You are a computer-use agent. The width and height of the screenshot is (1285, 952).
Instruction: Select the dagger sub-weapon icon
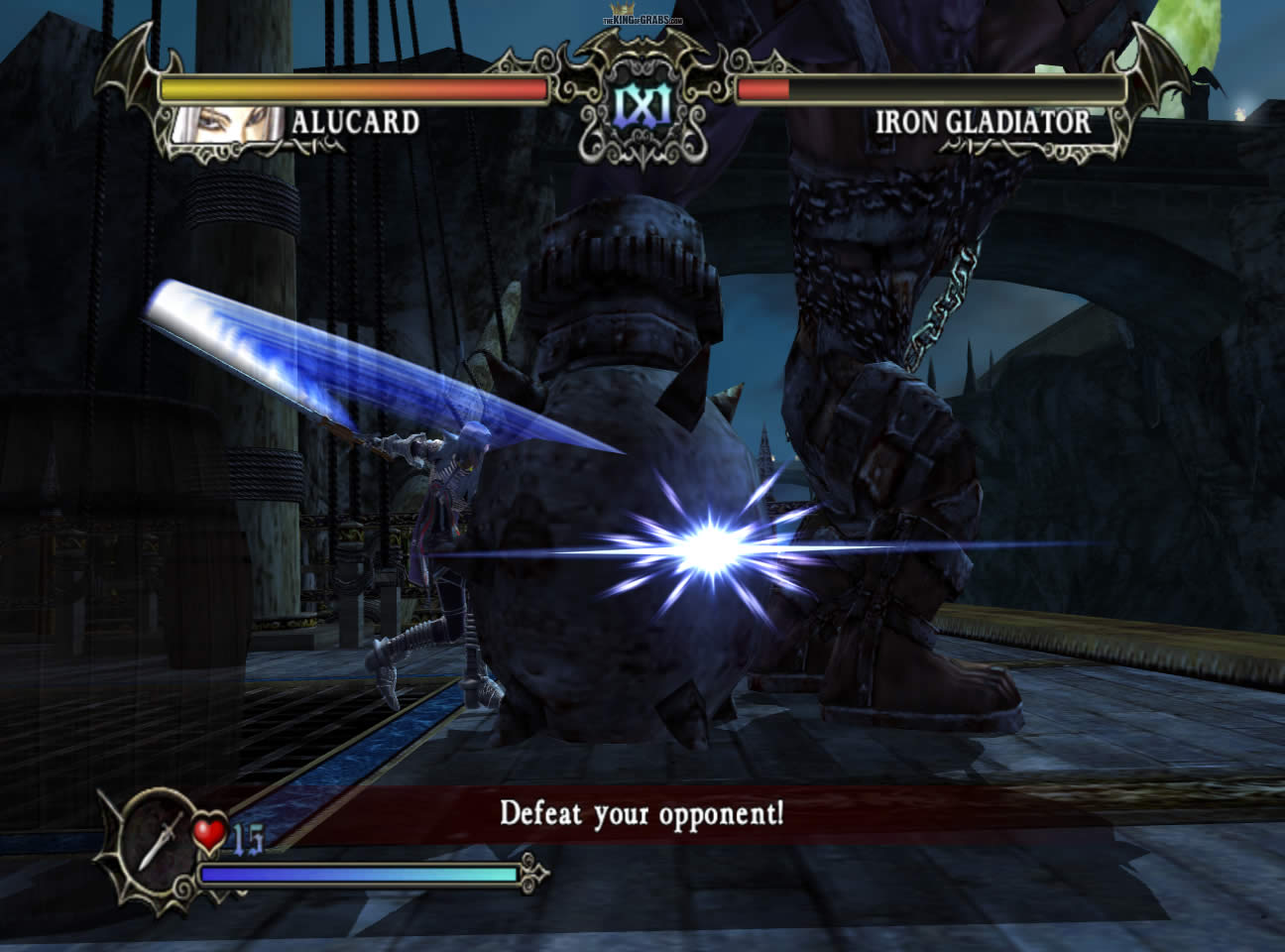click(159, 835)
